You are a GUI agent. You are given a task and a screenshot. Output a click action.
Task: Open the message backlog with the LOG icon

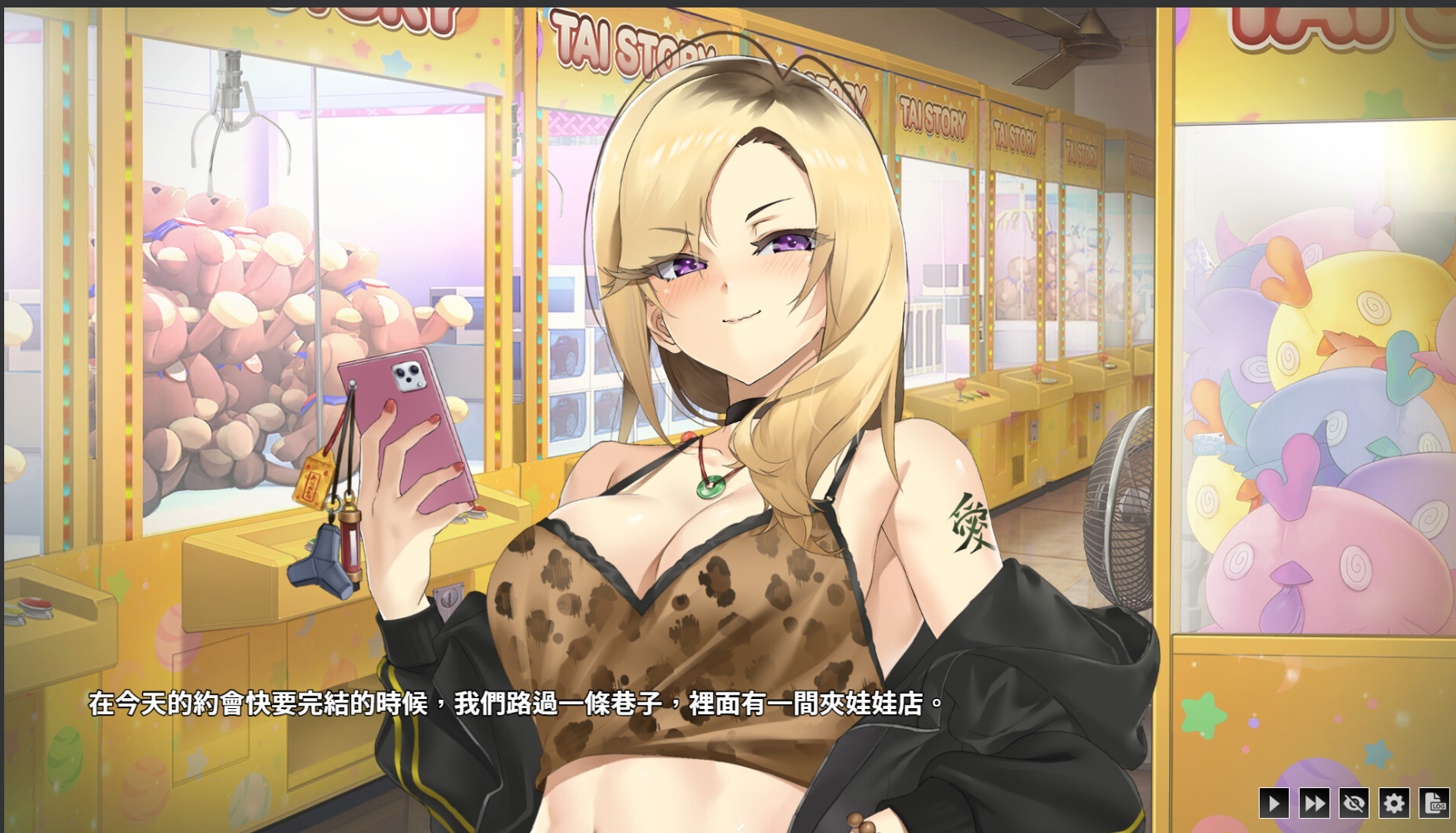pyautogui.click(x=1435, y=804)
